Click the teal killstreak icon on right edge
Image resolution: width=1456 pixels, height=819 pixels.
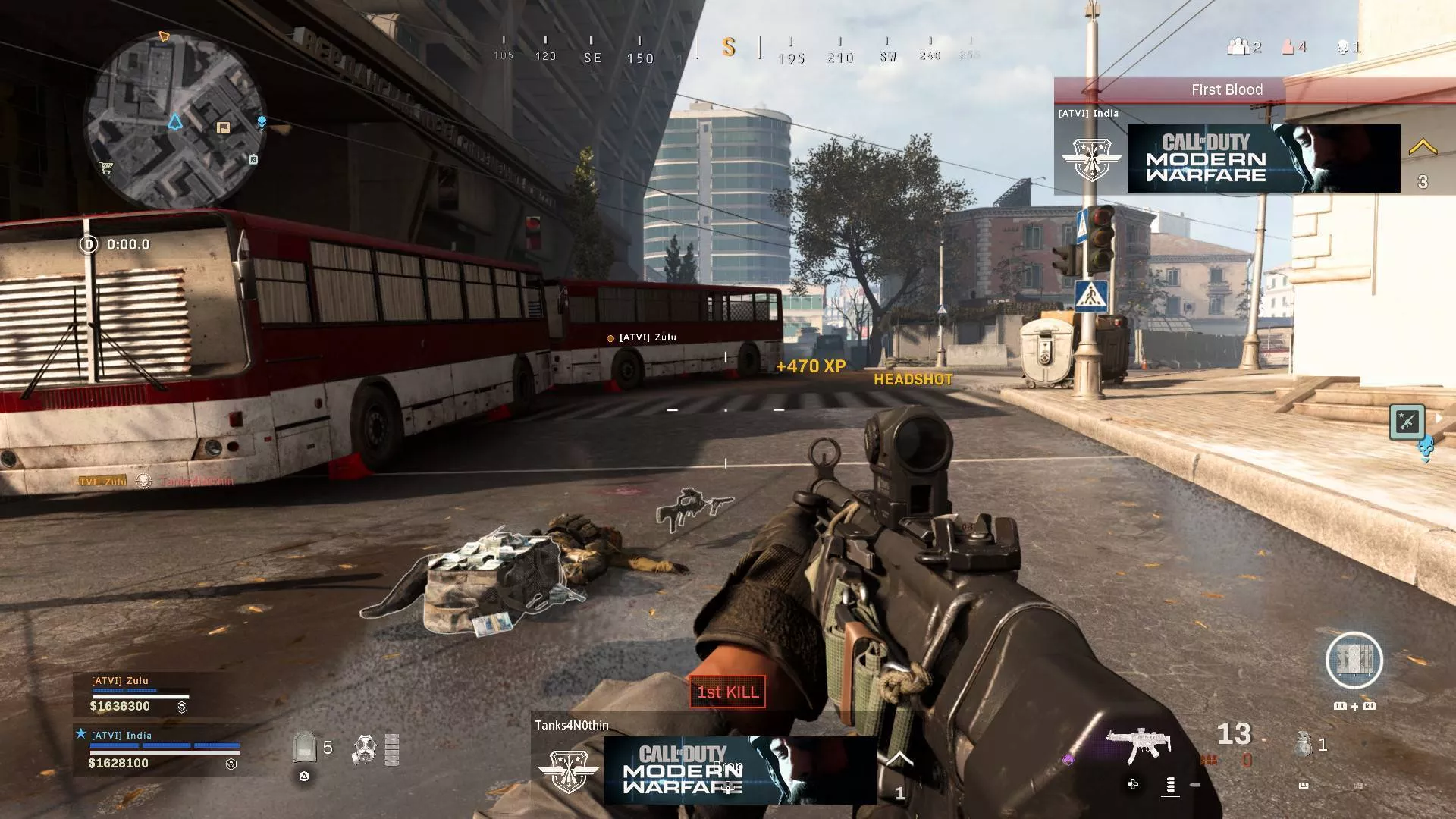pos(1407,422)
